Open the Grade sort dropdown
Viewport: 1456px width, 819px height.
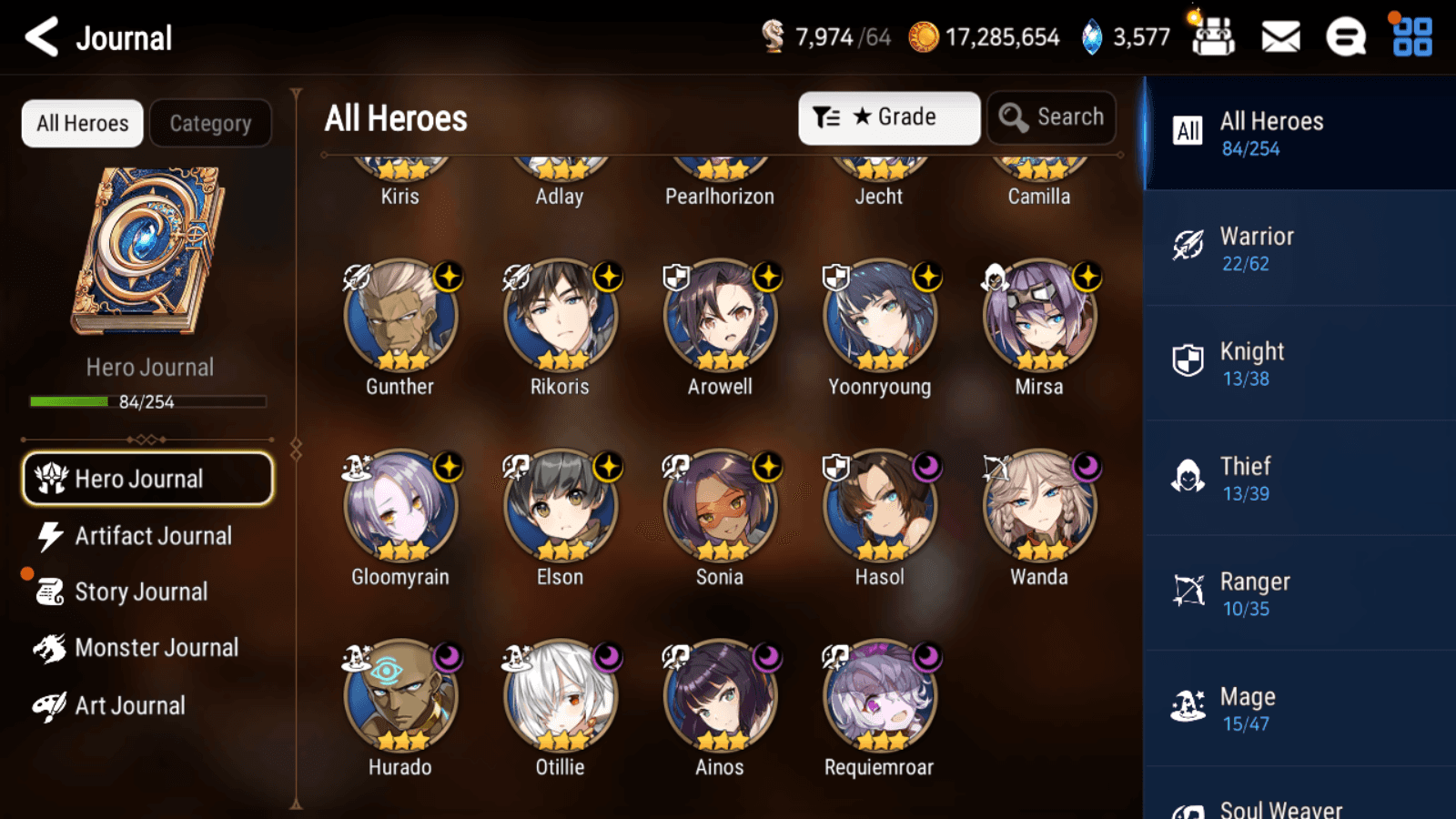(x=888, y=117)
